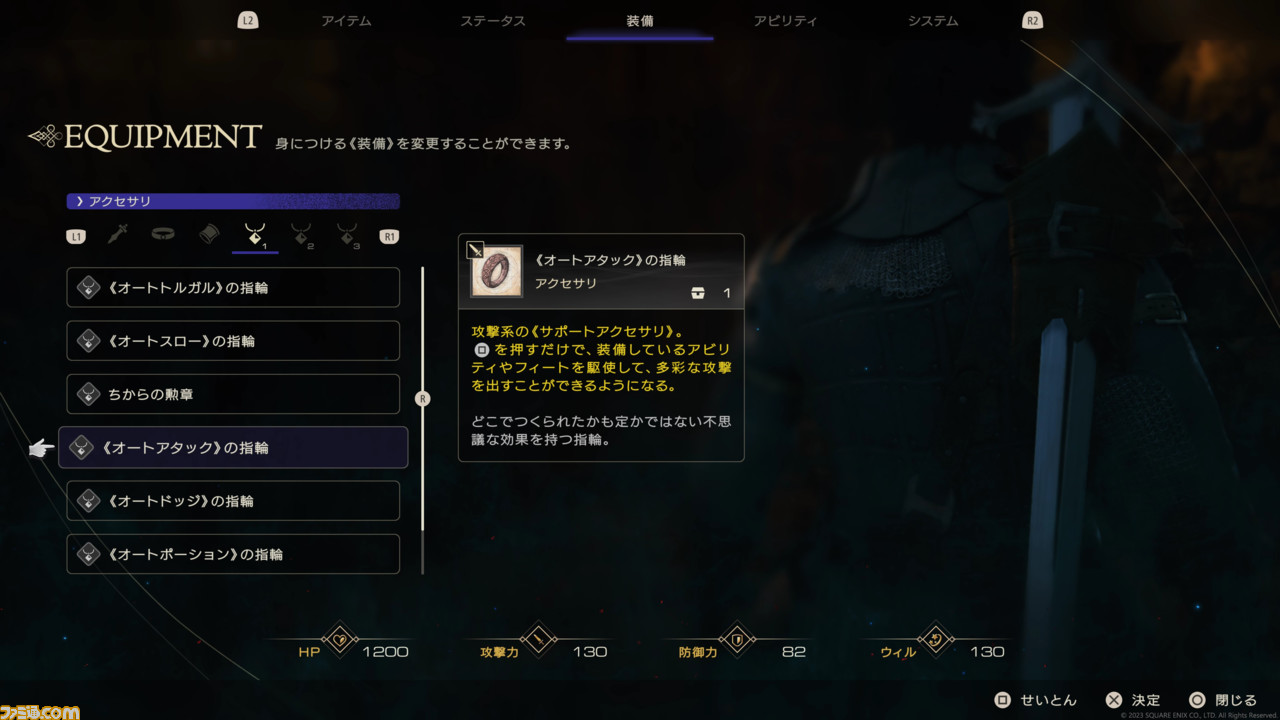The image size is (1280, 720).
Task: Select the weapon (sword) equipment slot icon
Action: (x=117, y=234)
